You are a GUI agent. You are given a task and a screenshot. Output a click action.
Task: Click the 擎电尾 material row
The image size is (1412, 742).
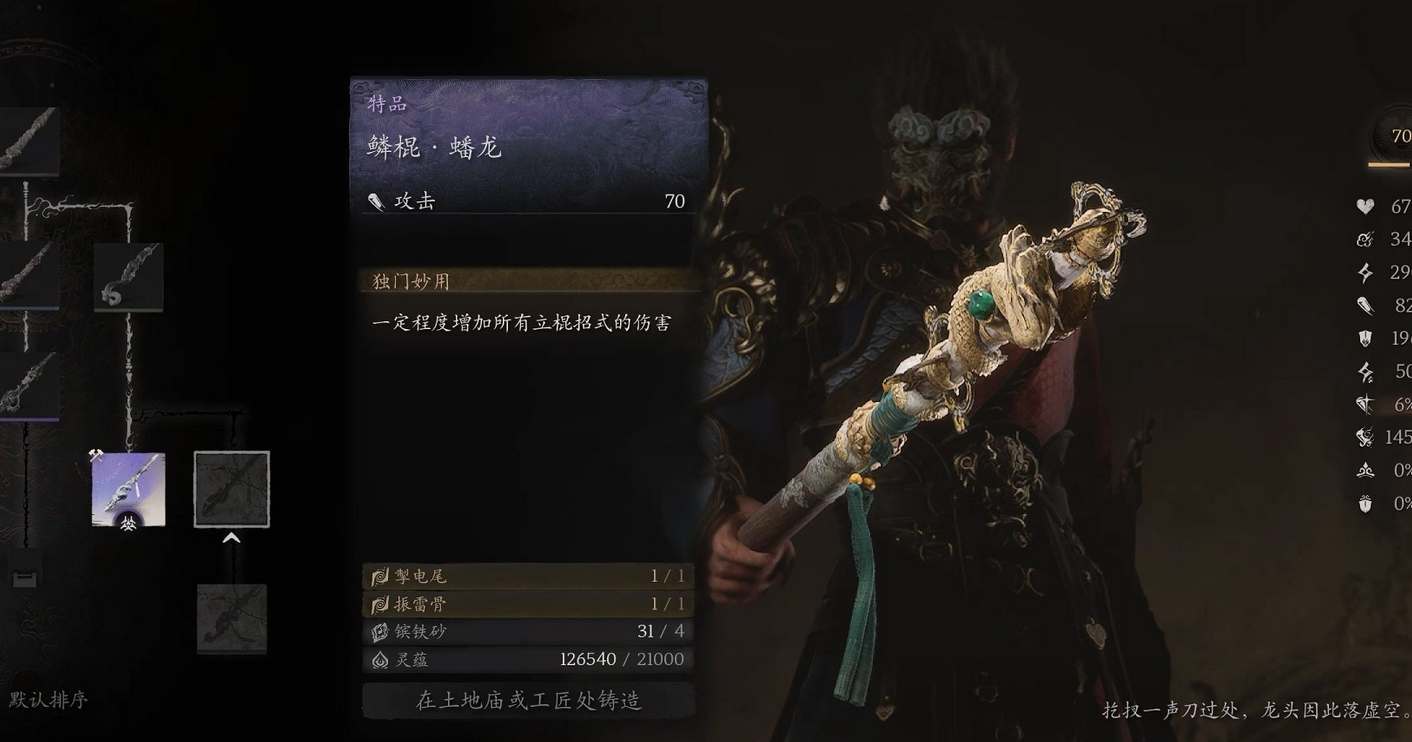tap(528, 576)
